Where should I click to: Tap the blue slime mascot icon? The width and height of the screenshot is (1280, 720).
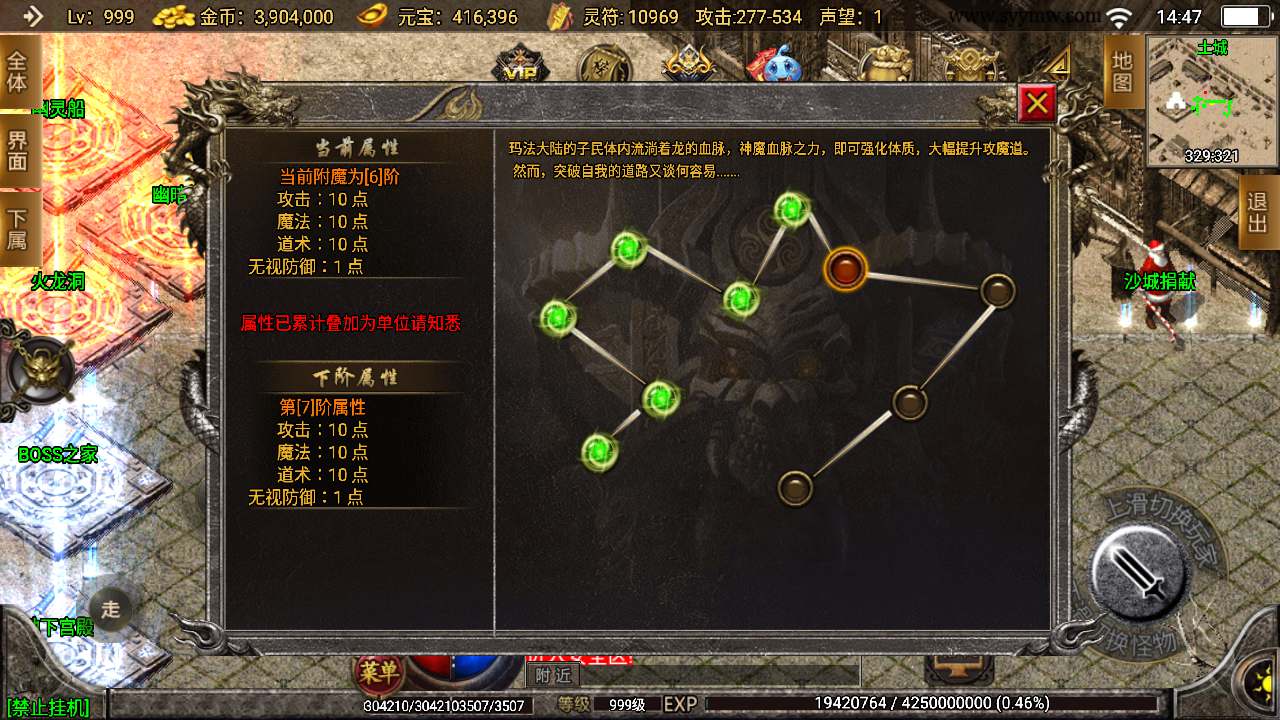point(782,66)
